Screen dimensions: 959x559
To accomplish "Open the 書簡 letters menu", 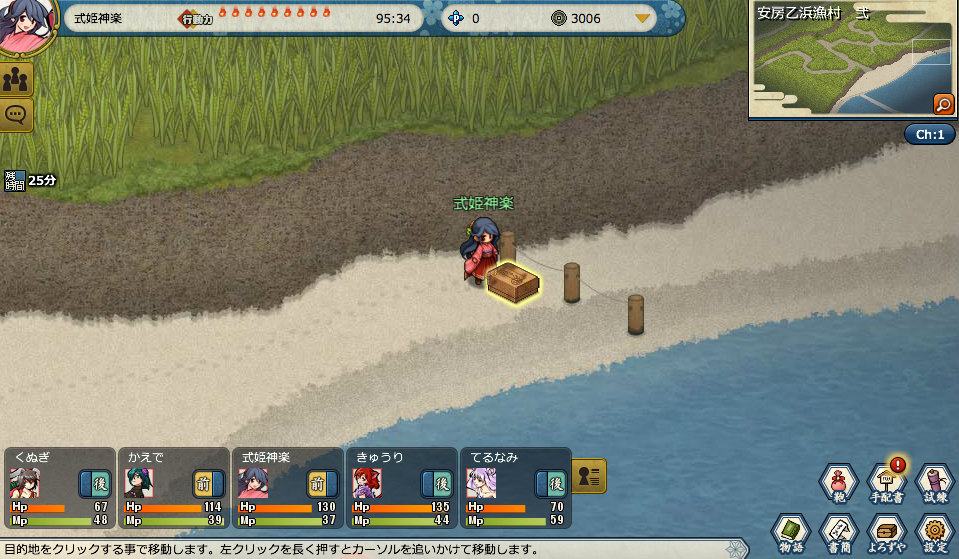I will pyautogui.click(x=838, y=532).
